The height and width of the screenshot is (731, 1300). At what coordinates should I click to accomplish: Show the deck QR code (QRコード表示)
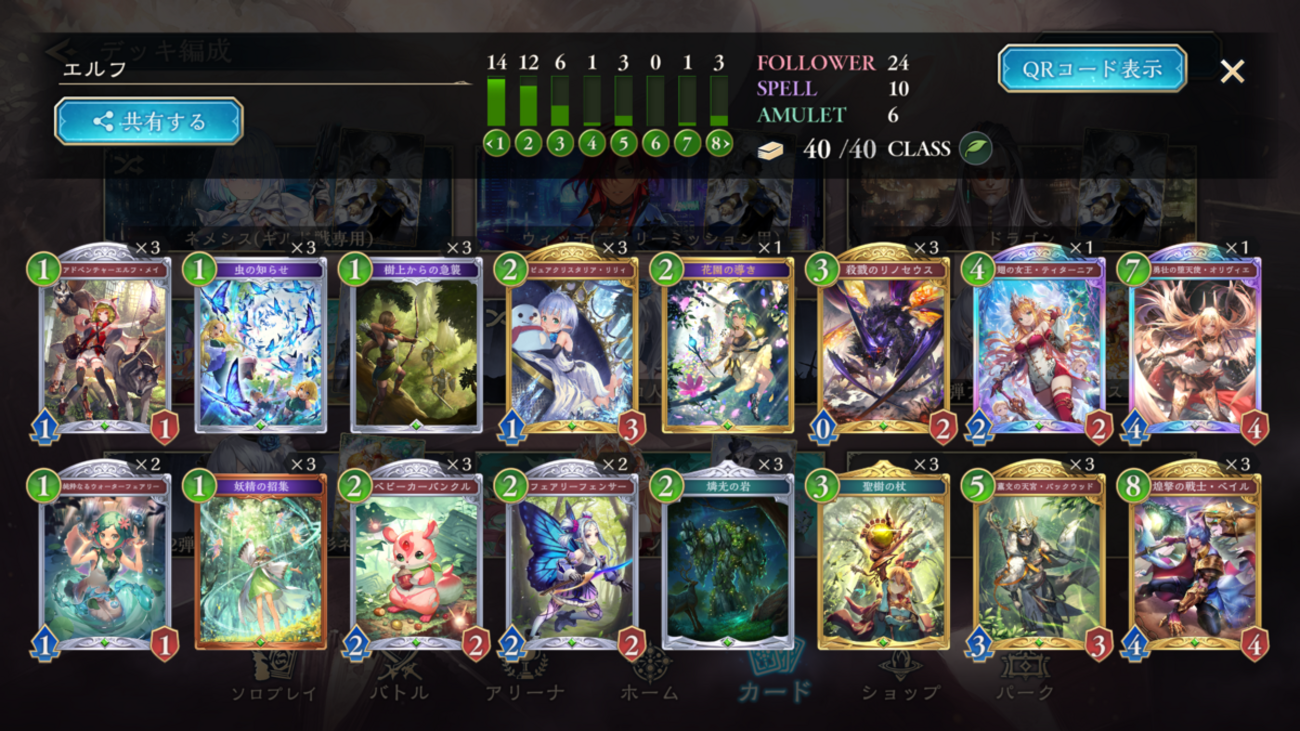(x=1092, y=69)
